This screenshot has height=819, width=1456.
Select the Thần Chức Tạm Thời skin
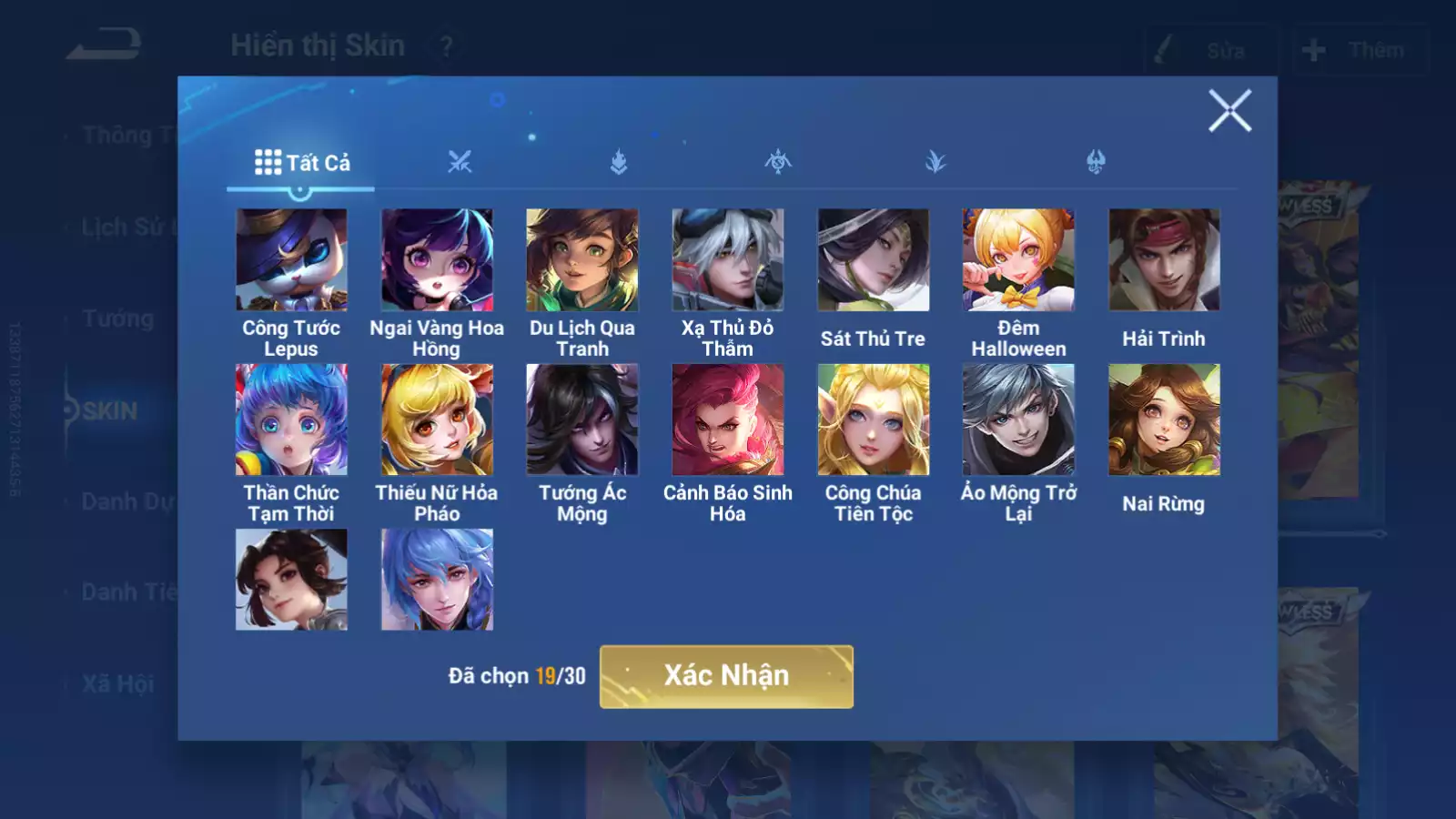(x=291, y=420)
